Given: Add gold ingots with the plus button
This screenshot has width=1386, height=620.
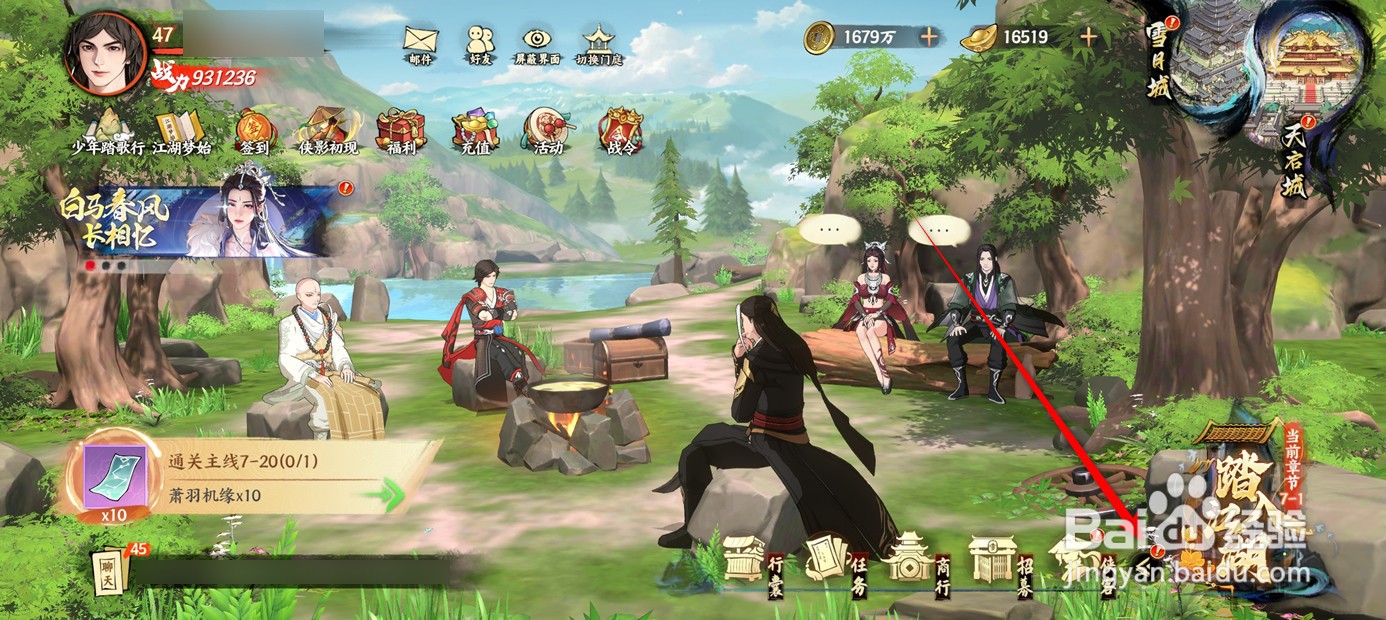Looking at the screenshot, I should (1087, 37).
